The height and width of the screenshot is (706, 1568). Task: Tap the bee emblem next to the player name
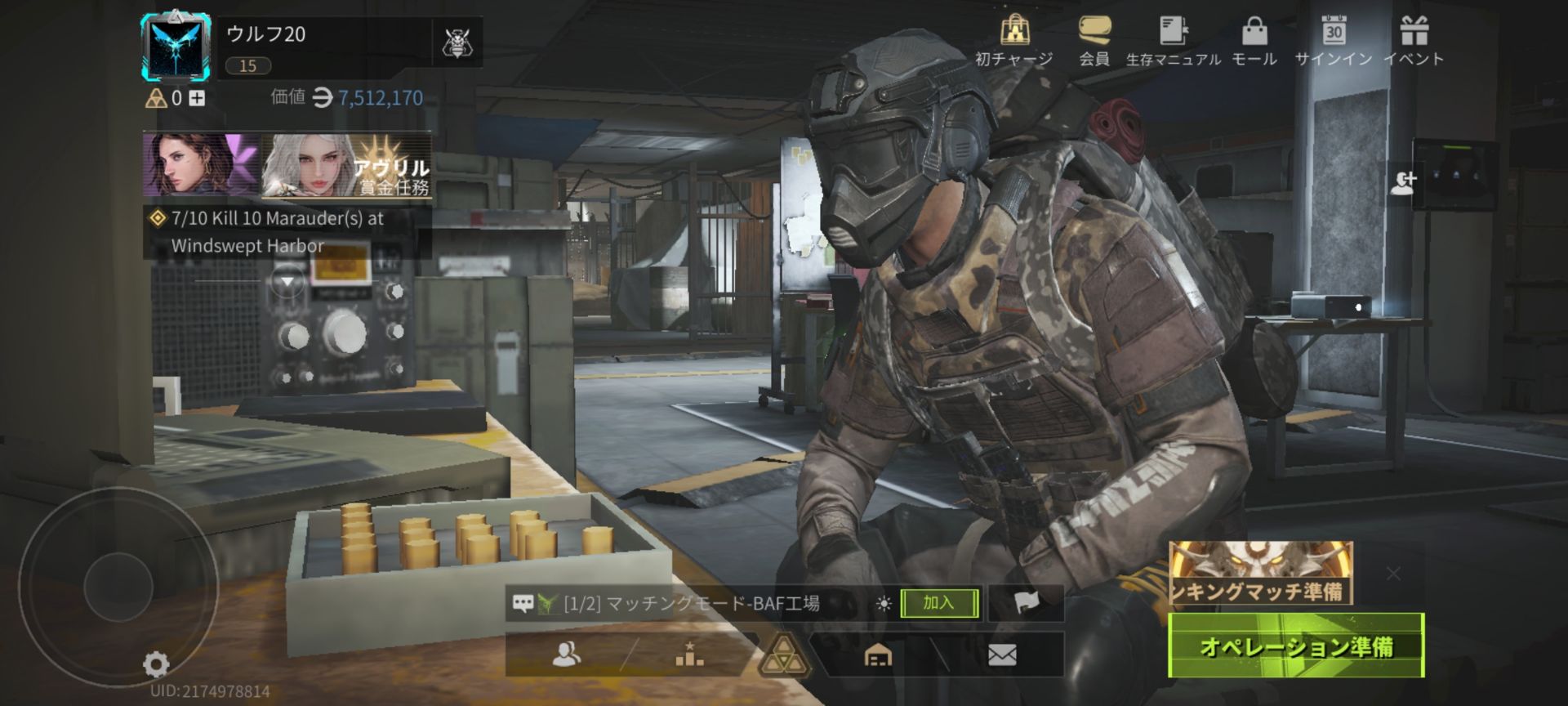coord(456,42)
